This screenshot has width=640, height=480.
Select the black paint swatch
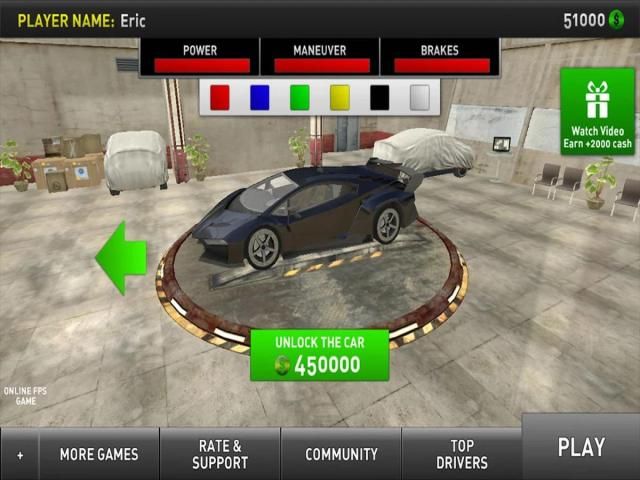tap(380, 97)
